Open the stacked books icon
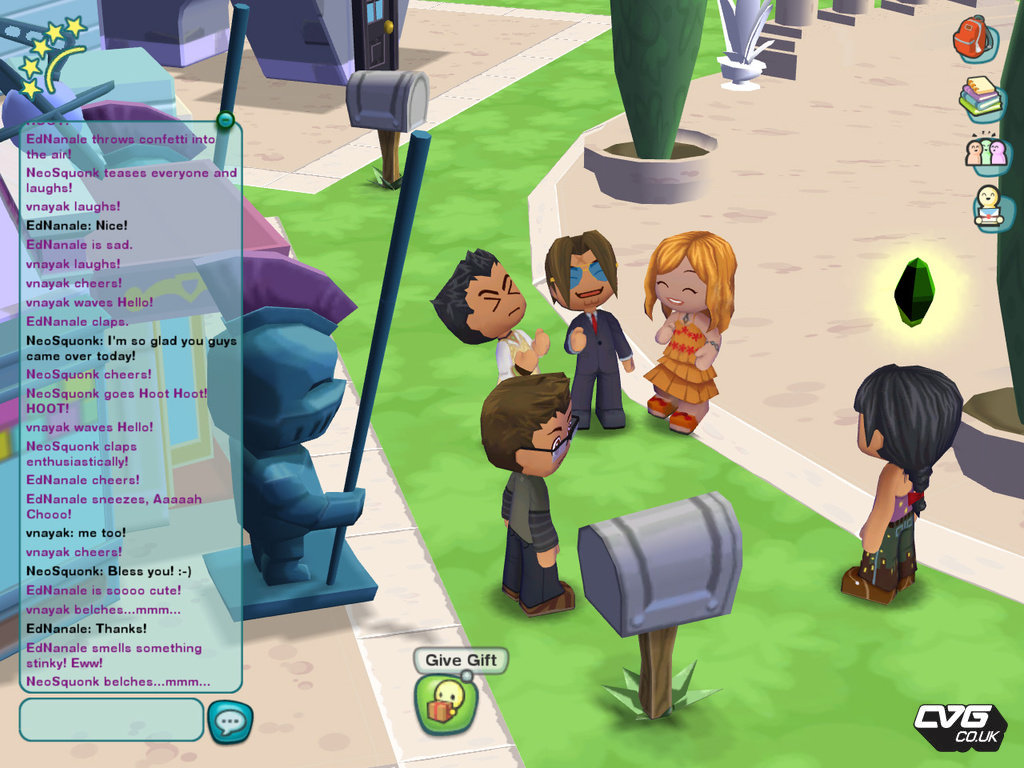 [981, 97]
